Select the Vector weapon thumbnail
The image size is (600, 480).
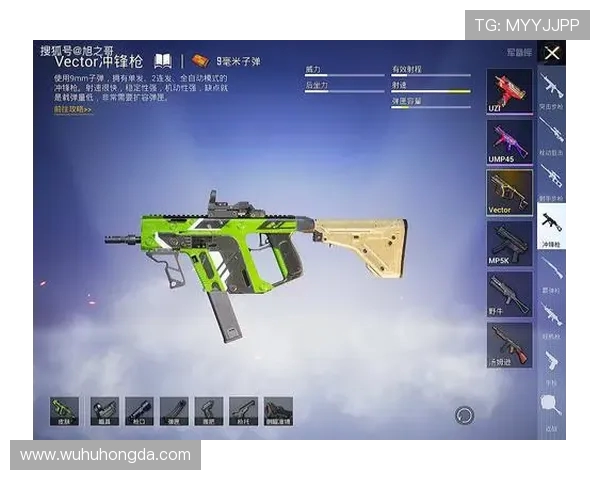click(508, 191)
